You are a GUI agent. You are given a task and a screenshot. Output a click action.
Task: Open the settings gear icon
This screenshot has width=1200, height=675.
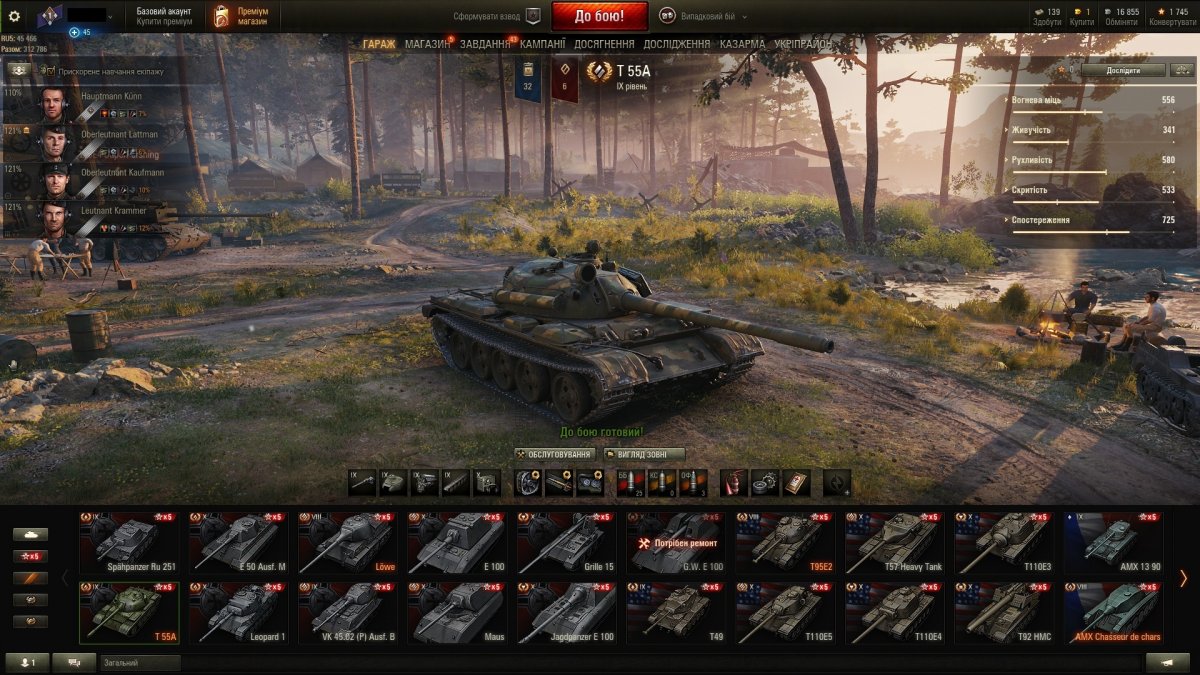coord(14,16)
